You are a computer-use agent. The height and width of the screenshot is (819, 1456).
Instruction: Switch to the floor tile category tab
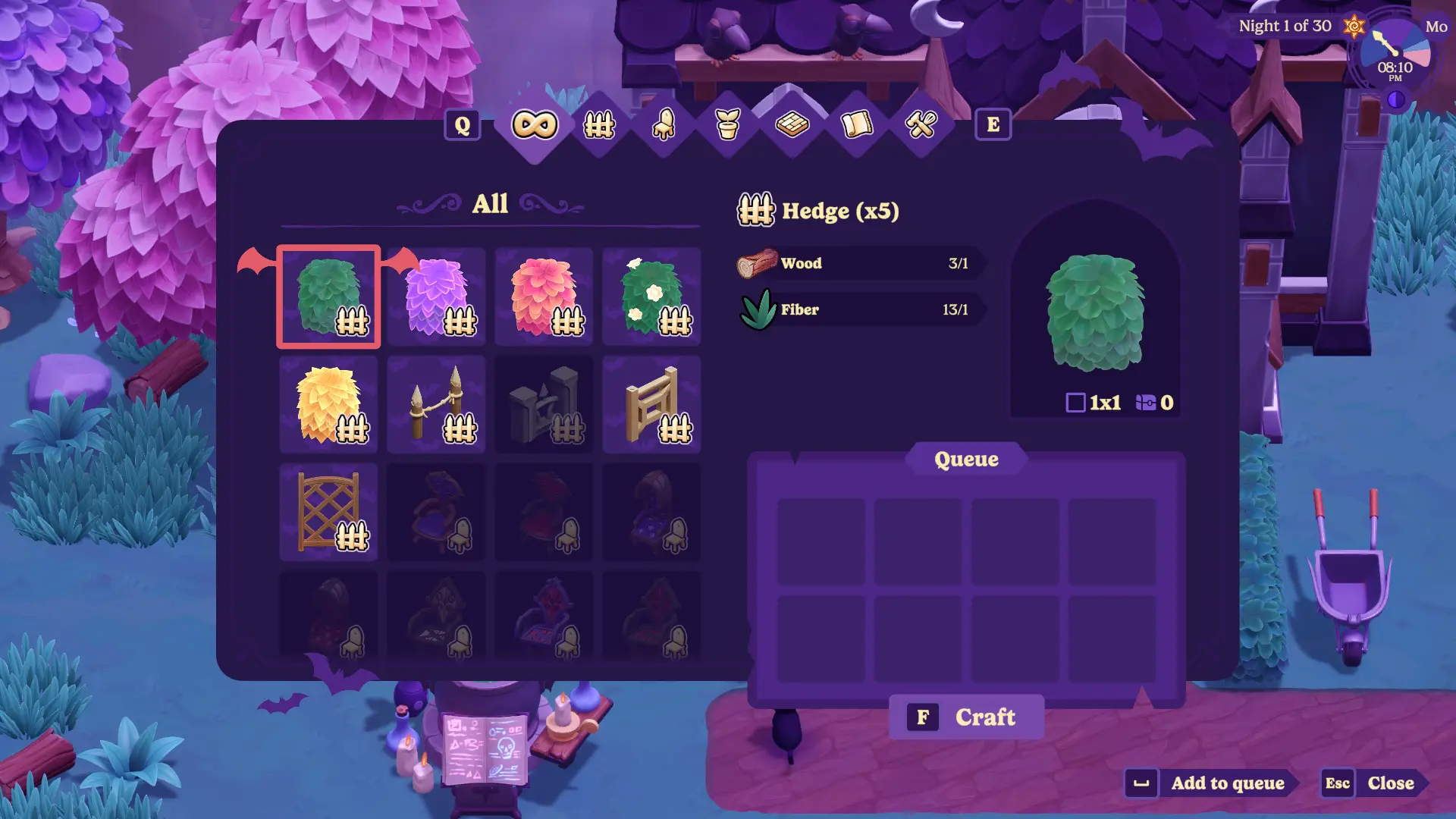[x=792, y=124]
